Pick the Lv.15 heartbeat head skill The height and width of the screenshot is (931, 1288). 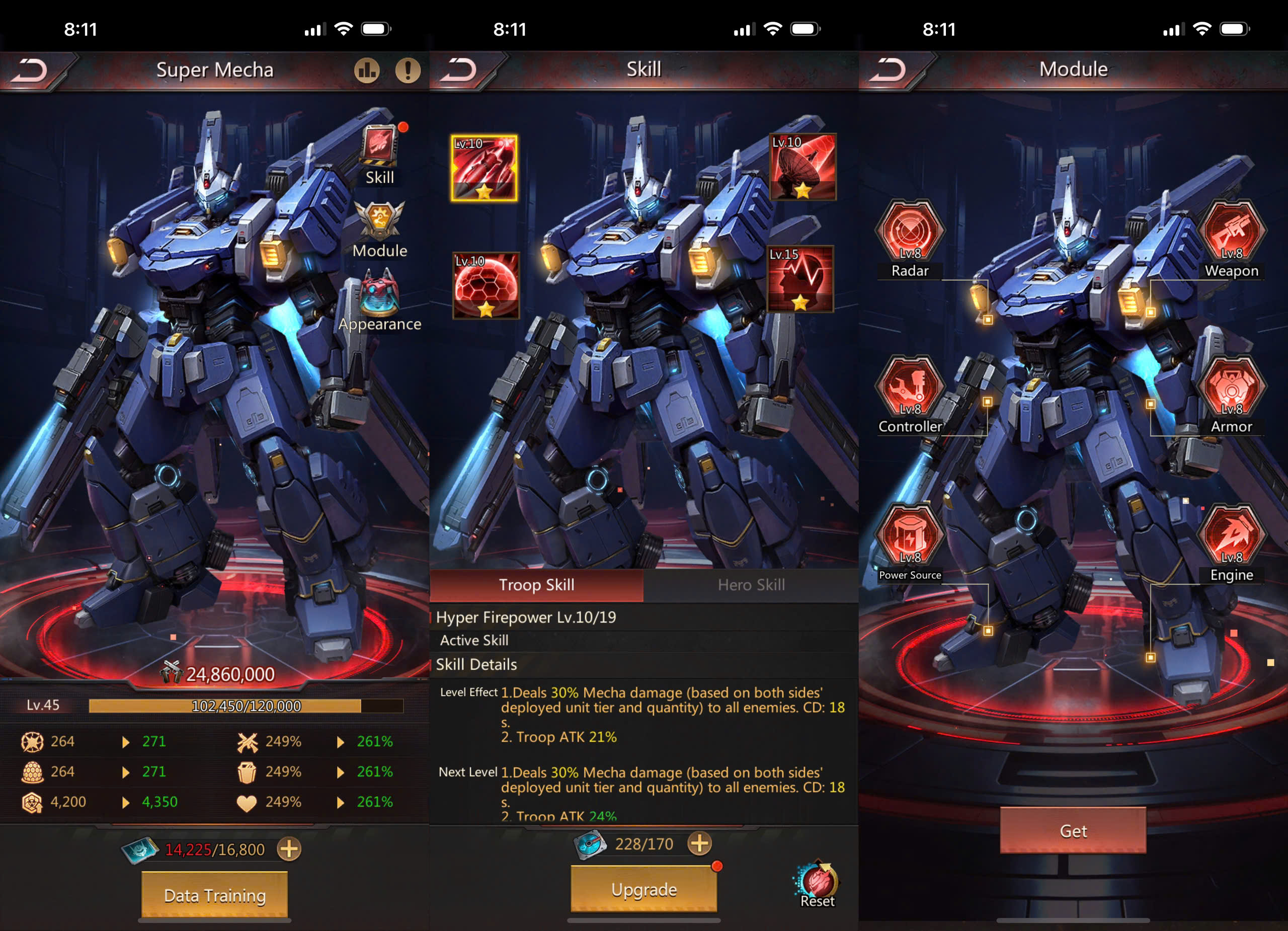coord(800,279)
